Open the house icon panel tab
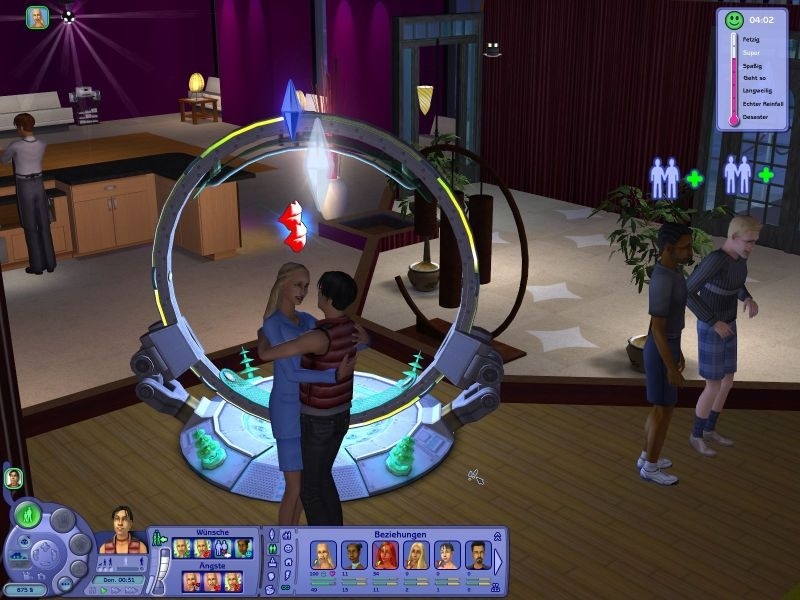 [287, 562]
